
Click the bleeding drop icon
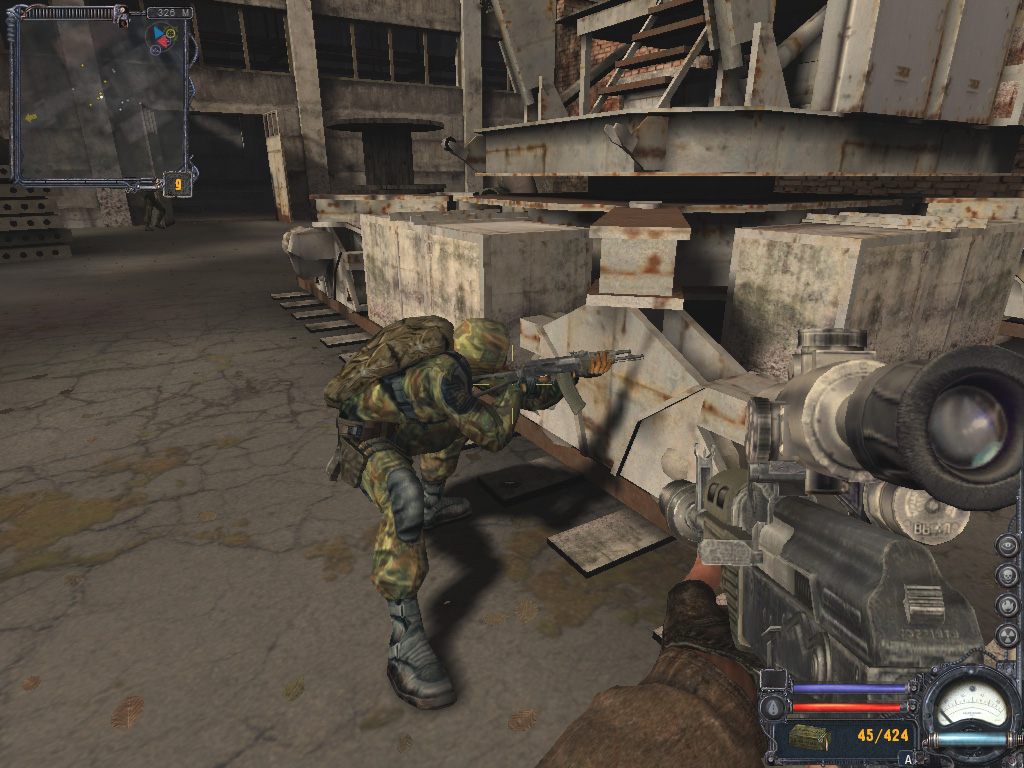(x=771, y=707)
